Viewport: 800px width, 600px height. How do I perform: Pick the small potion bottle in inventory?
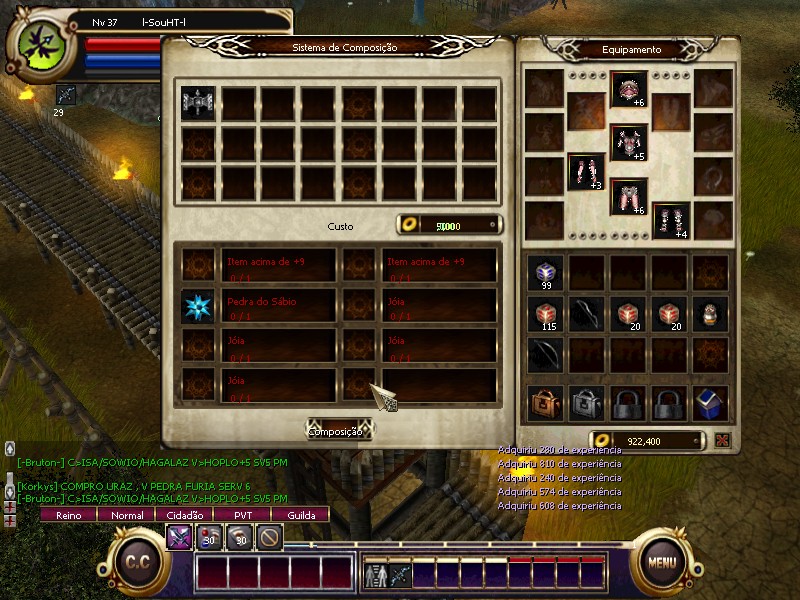coord(711,314)
